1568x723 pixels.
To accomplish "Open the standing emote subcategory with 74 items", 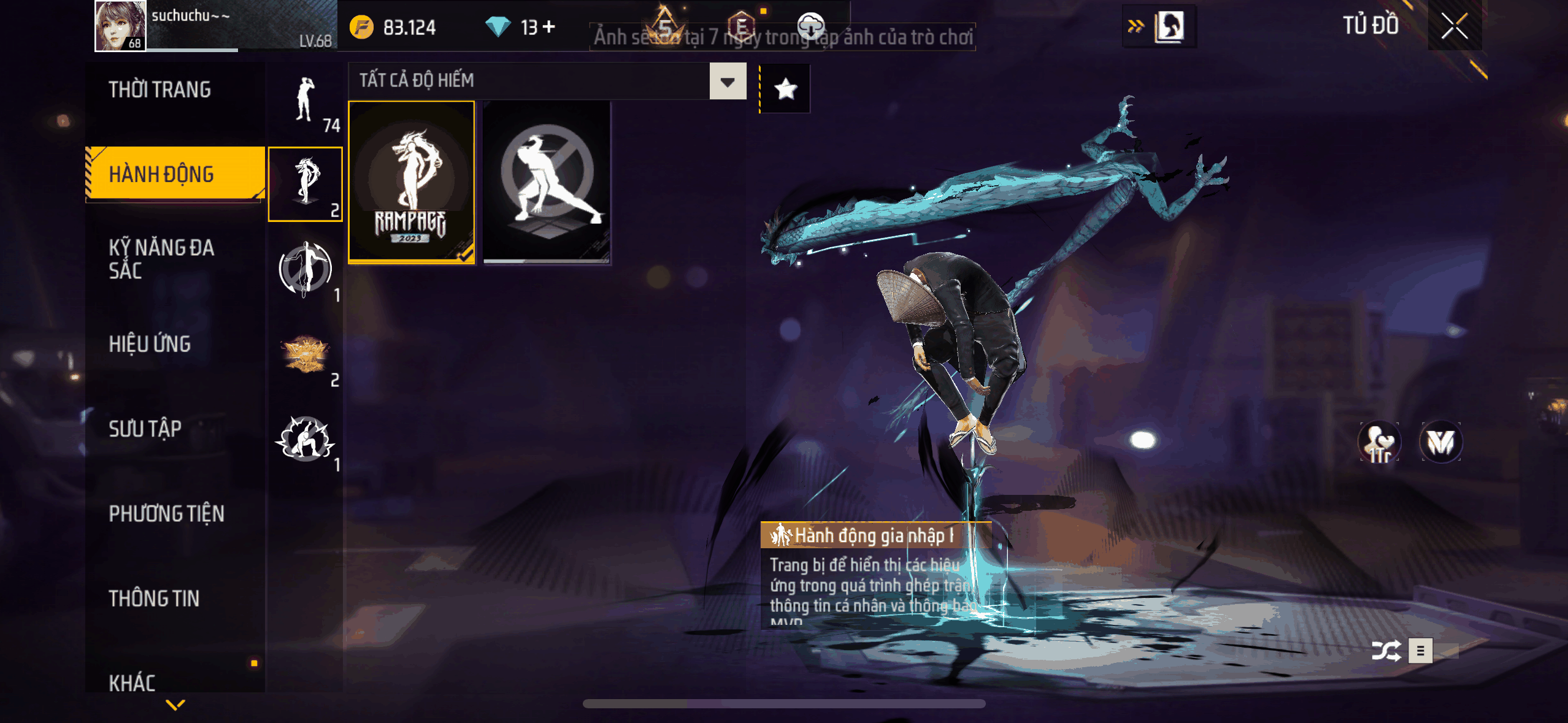I will point(305,100).
